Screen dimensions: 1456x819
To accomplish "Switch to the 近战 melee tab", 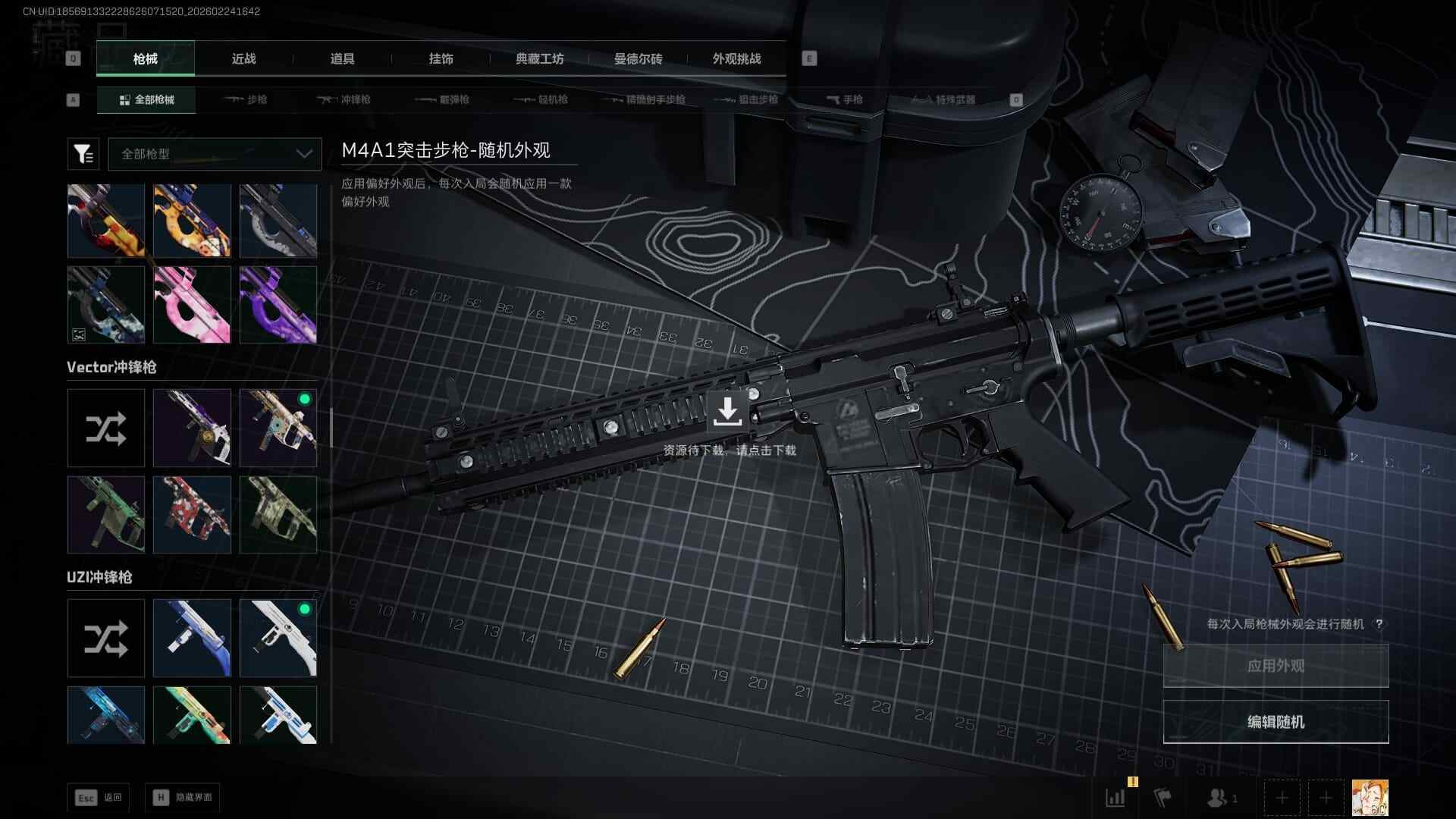I will [243, 58].
